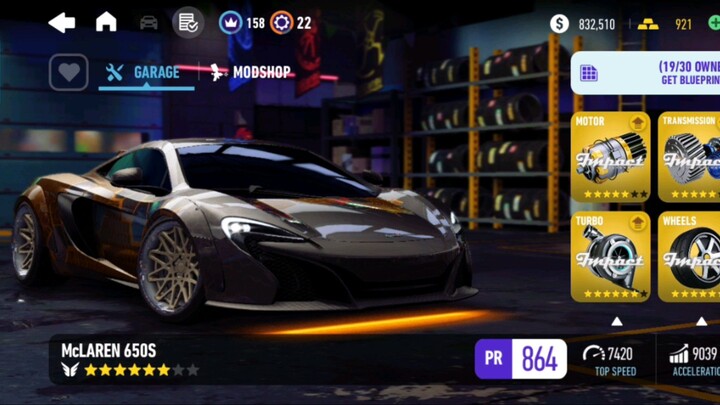Select the Turbo upgrade part
720x405 pixels.
coord(610,256)
